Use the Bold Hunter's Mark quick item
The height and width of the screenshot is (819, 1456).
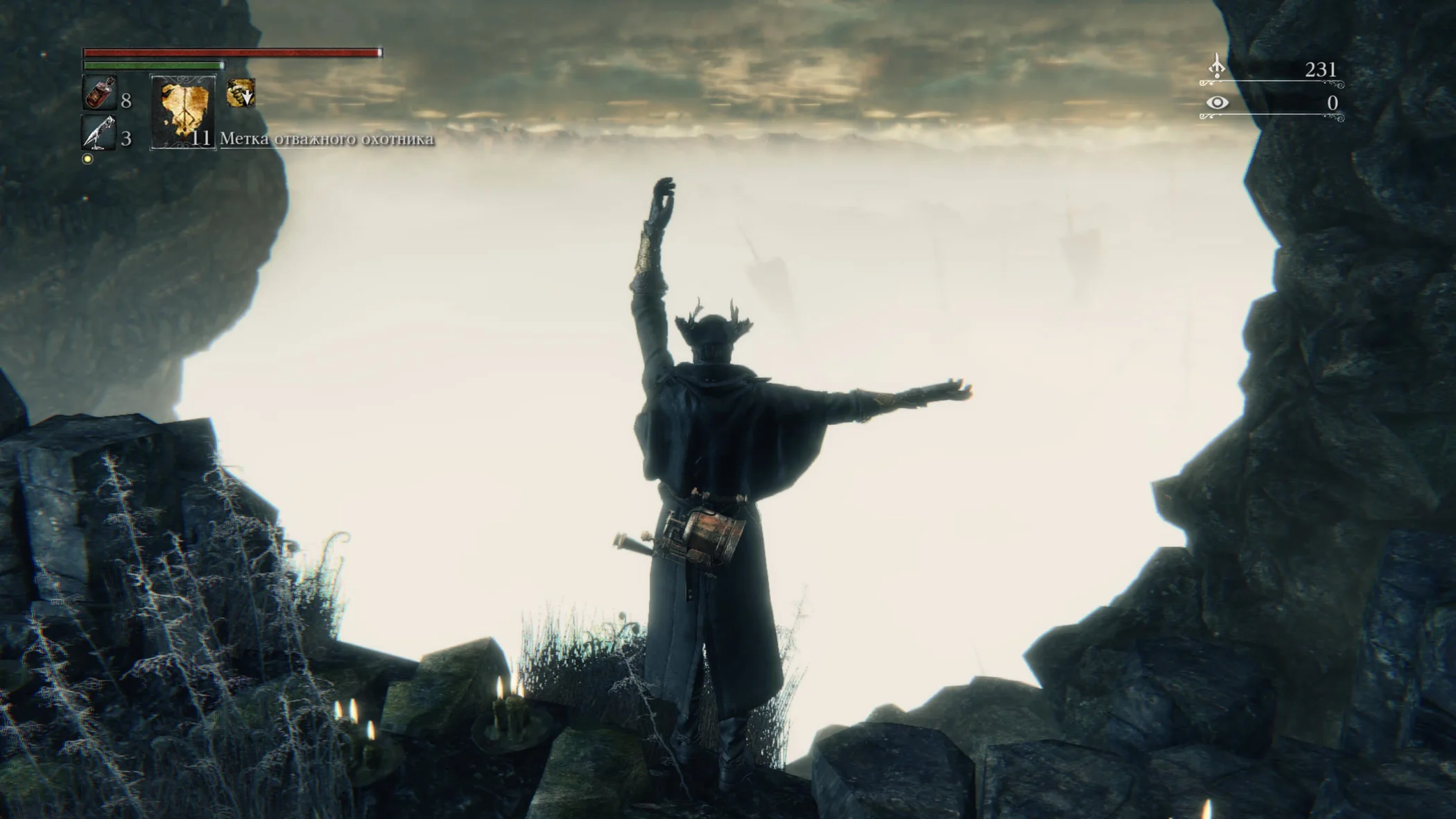(x=183, y=111)
